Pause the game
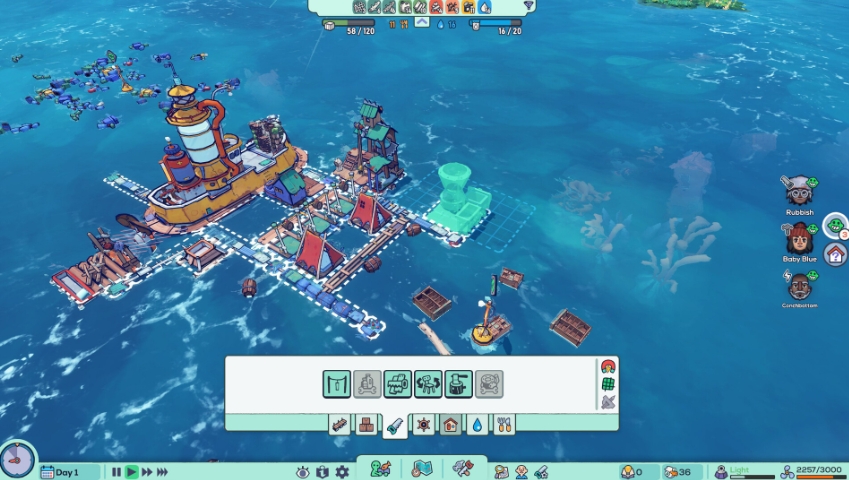Image resolution: width=849 pixels, height=480 pixels. coord(116,472)
